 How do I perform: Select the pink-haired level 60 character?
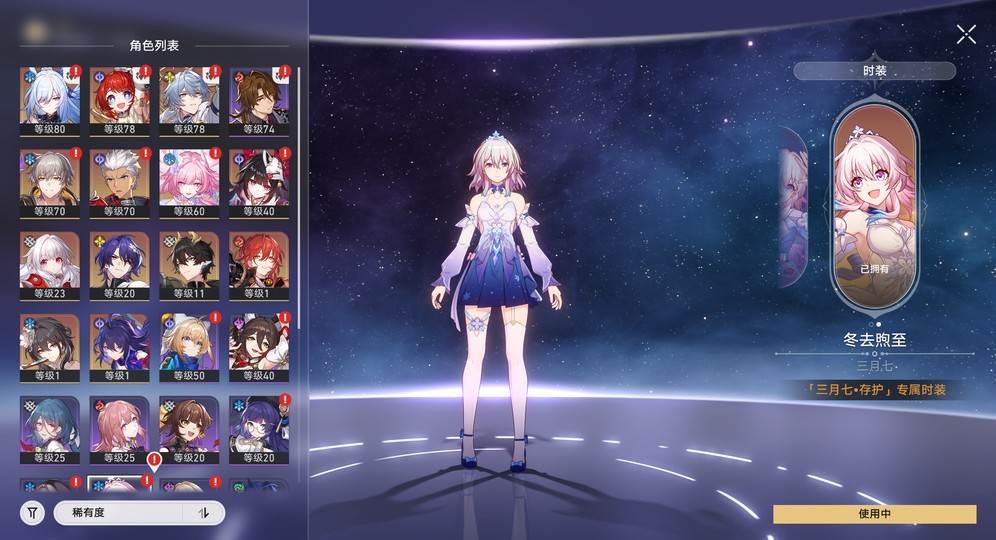point(189,182)
